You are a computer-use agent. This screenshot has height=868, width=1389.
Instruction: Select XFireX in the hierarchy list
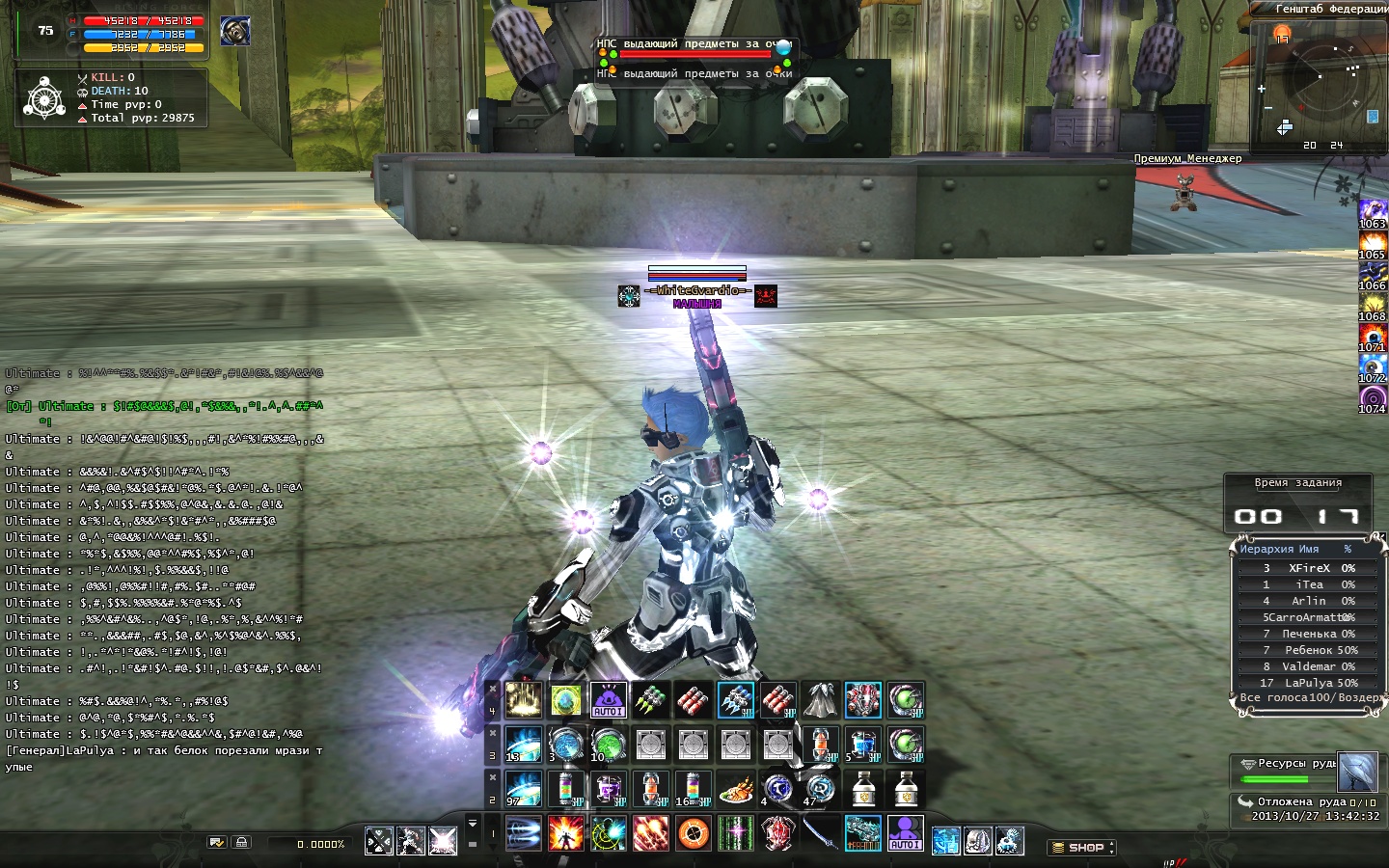point(1309,568)
